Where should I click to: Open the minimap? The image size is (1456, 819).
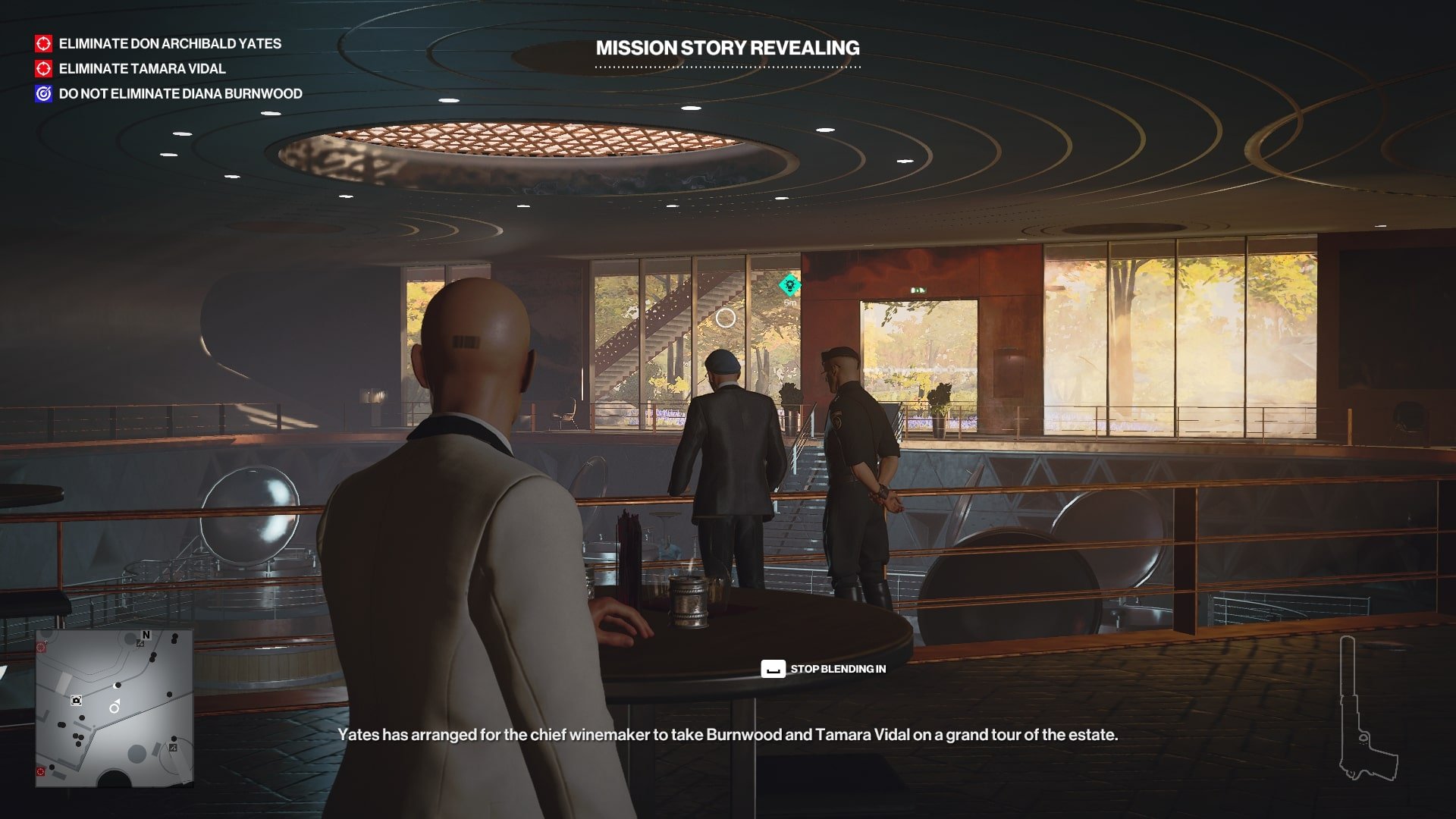(115, 708)
